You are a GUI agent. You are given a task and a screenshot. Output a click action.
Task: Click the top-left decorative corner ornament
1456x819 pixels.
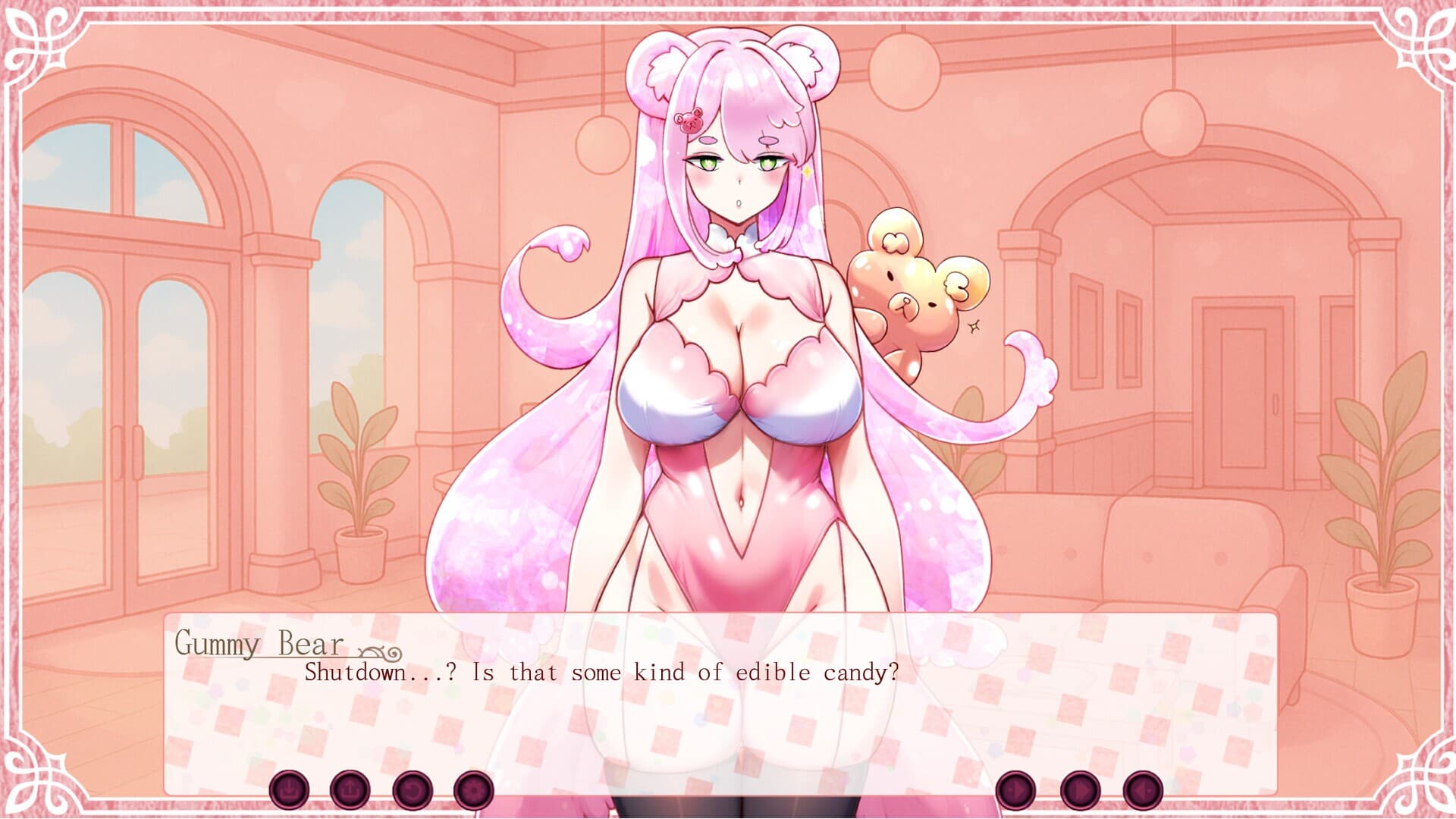(x=38, y=42)
